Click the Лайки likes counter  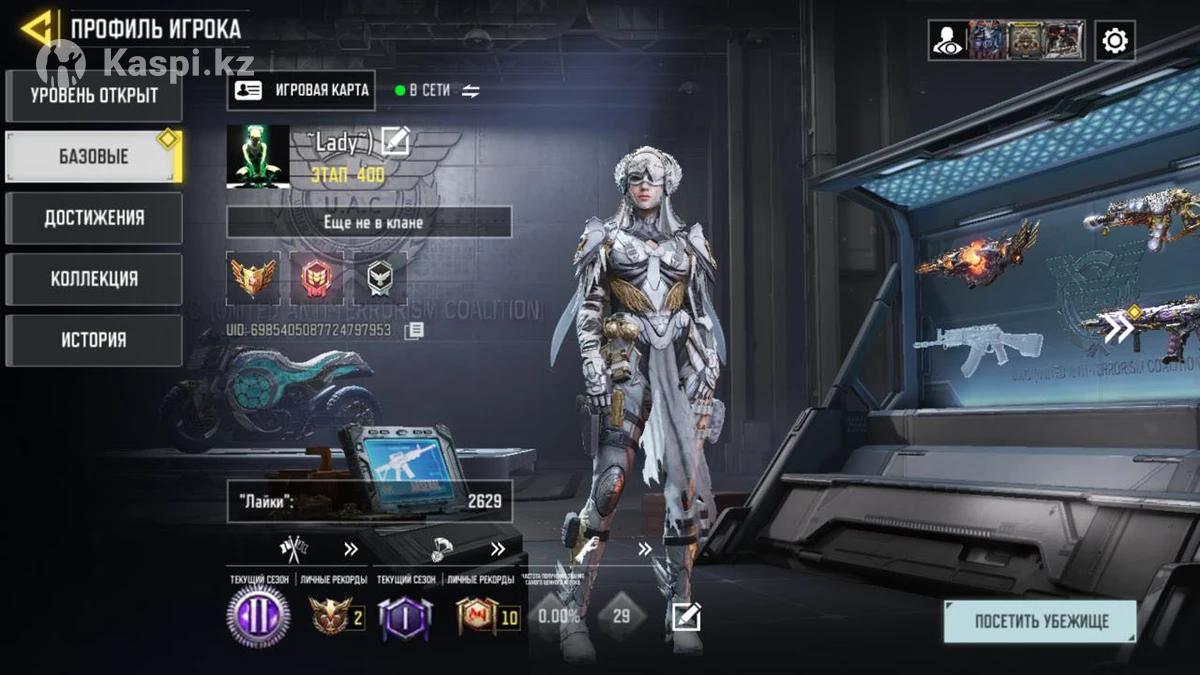point(369,501)
